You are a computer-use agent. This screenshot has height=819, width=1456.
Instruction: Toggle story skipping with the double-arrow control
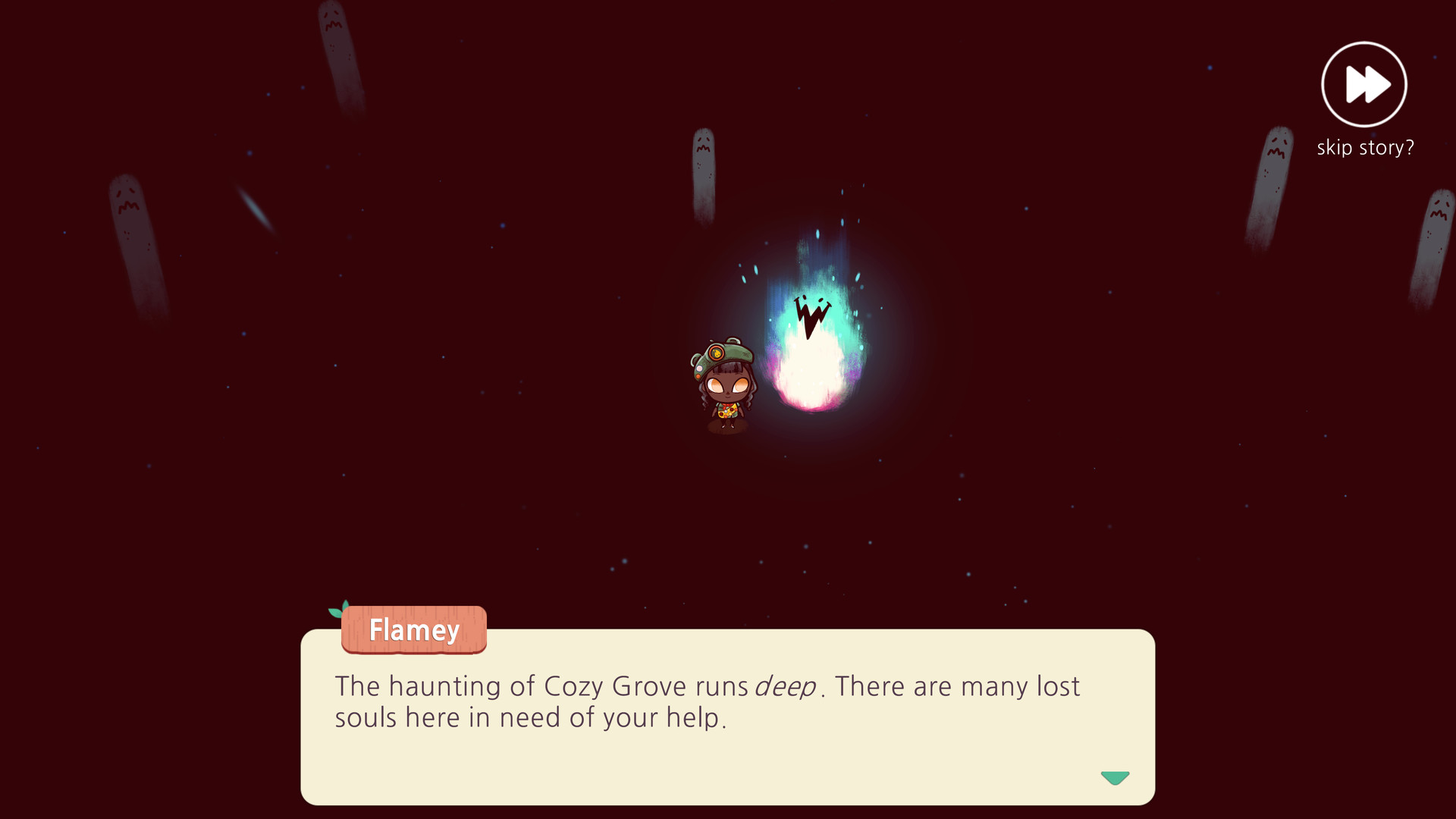pyautogui.click(x=1363, y=83)
